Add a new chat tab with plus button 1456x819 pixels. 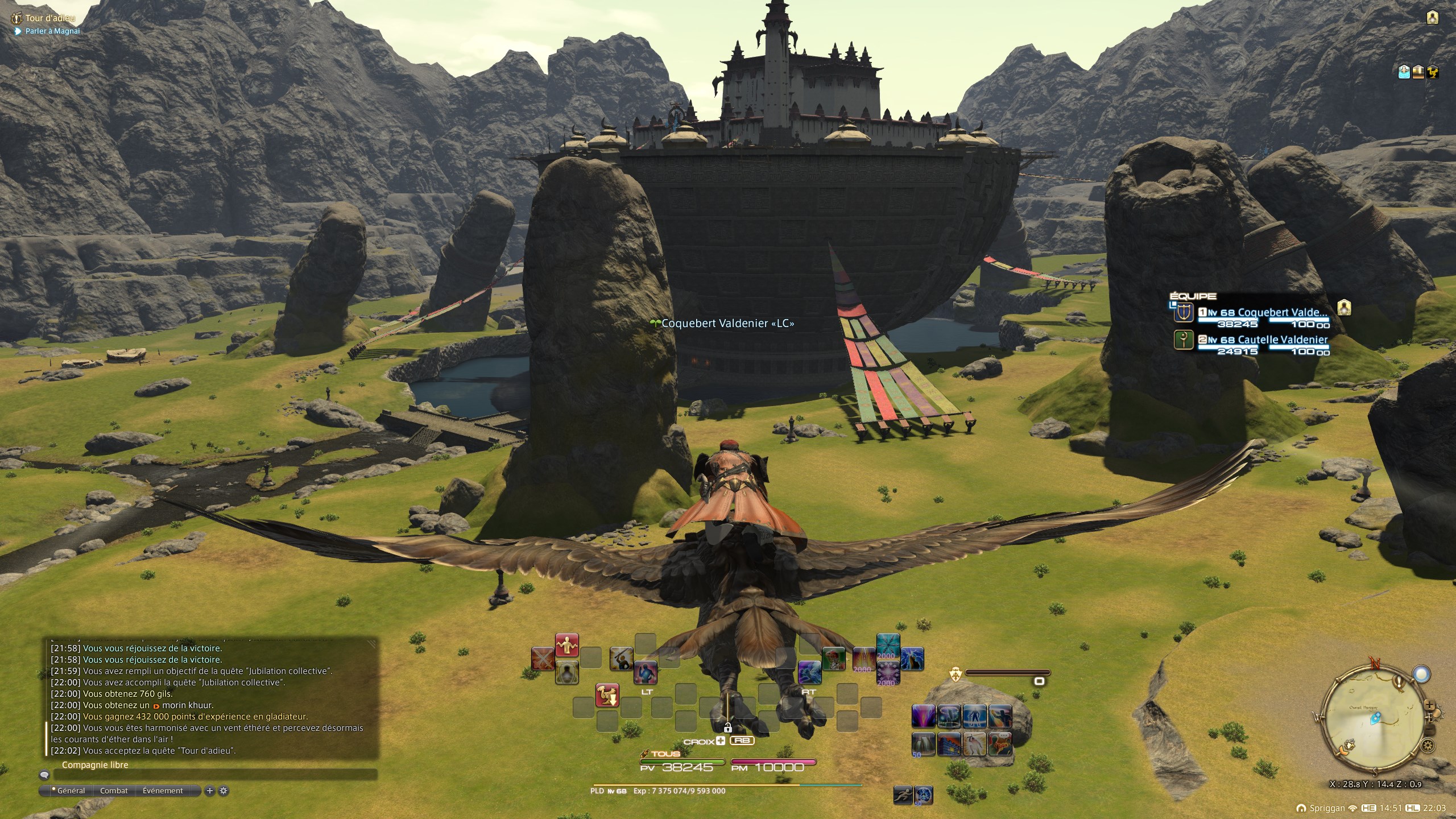[x=210, y=791]
